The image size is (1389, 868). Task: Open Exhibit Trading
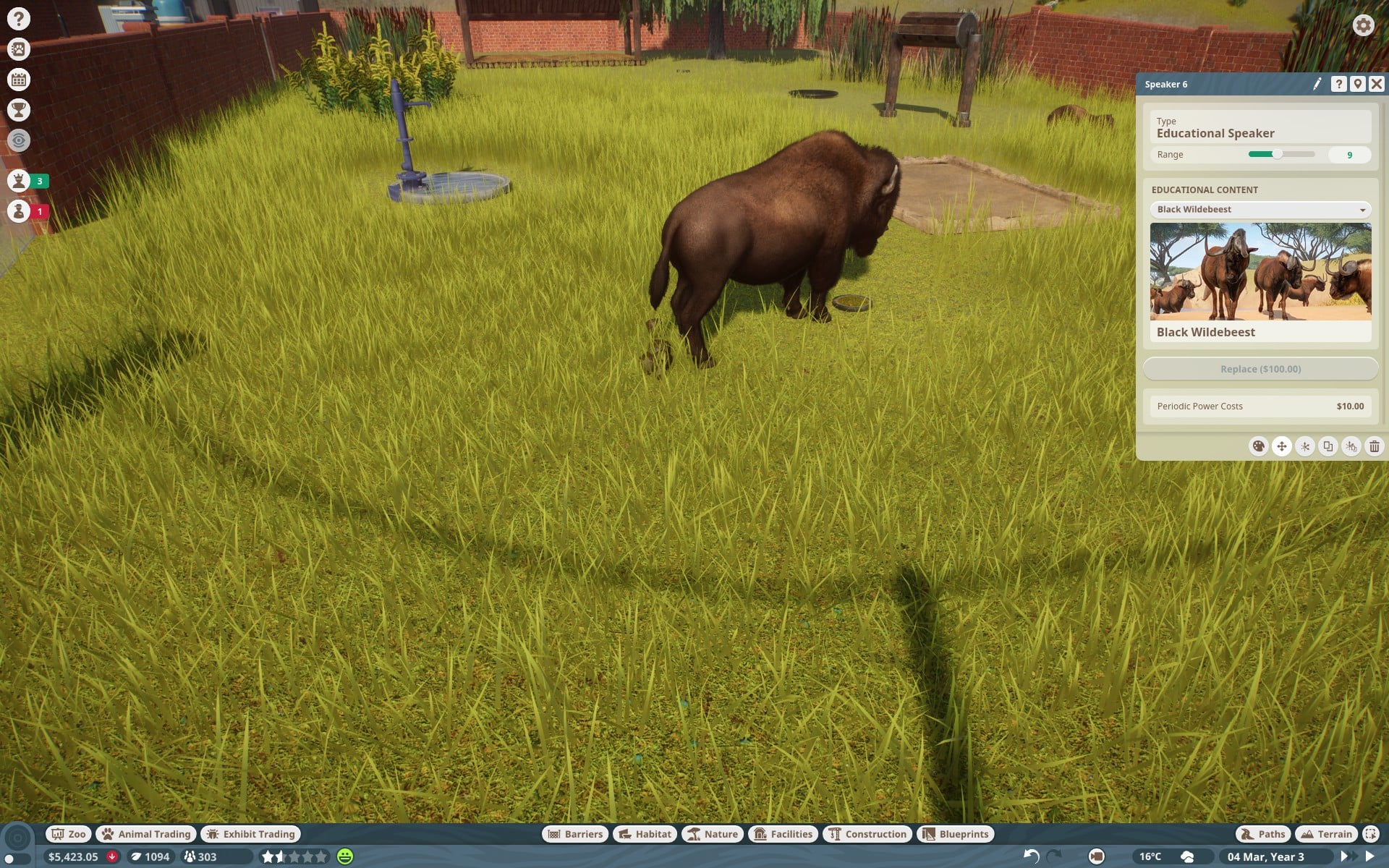point(251,834)
